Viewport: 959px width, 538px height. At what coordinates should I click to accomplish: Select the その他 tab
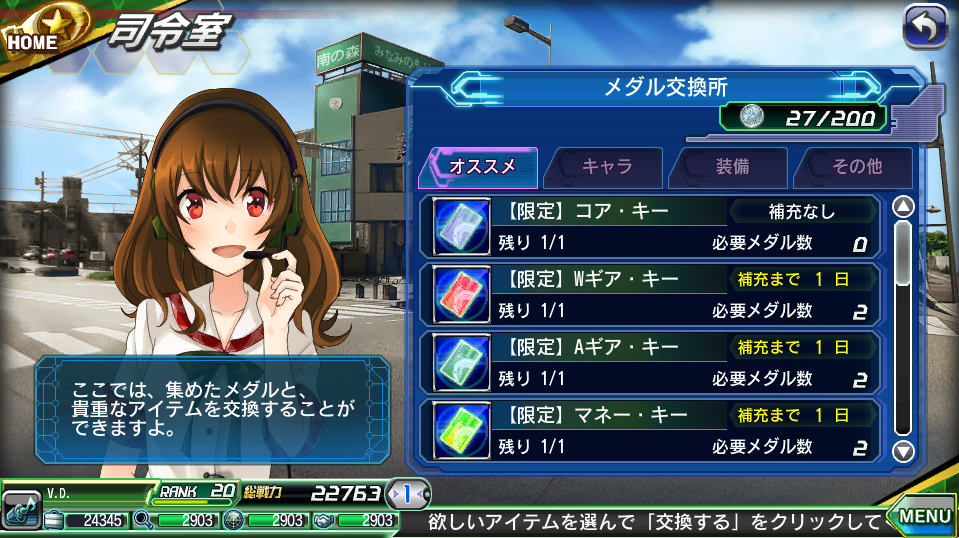pos(856,167)
